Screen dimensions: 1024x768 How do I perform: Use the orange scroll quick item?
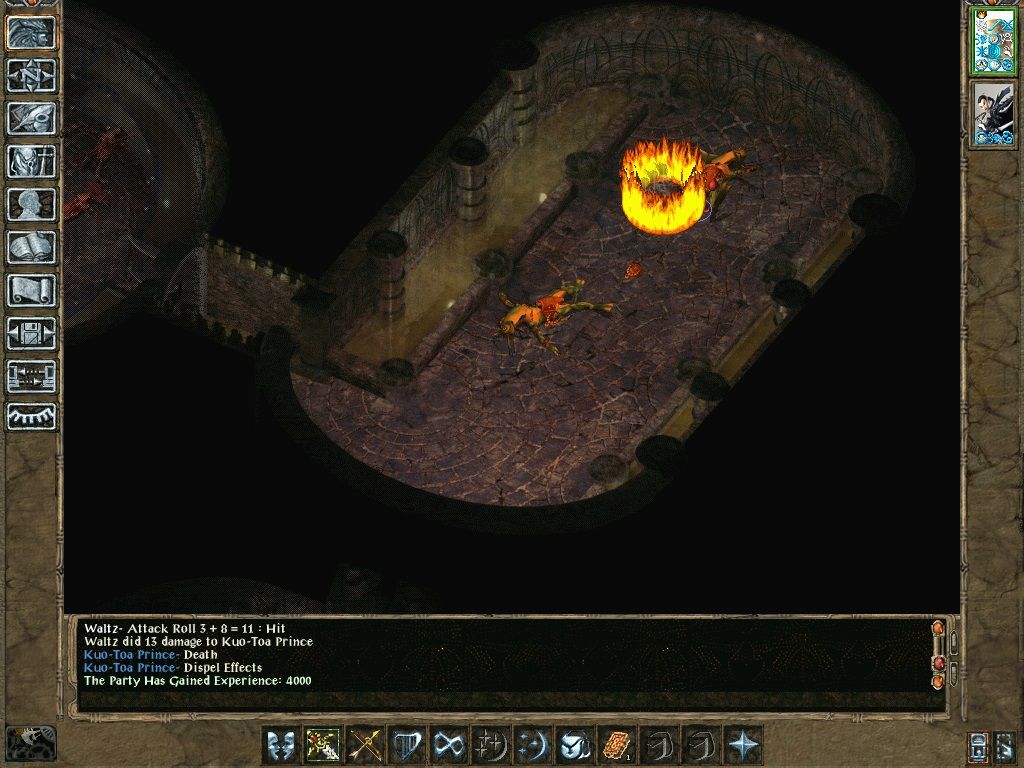pyautogui.click(x=617, y=746)
